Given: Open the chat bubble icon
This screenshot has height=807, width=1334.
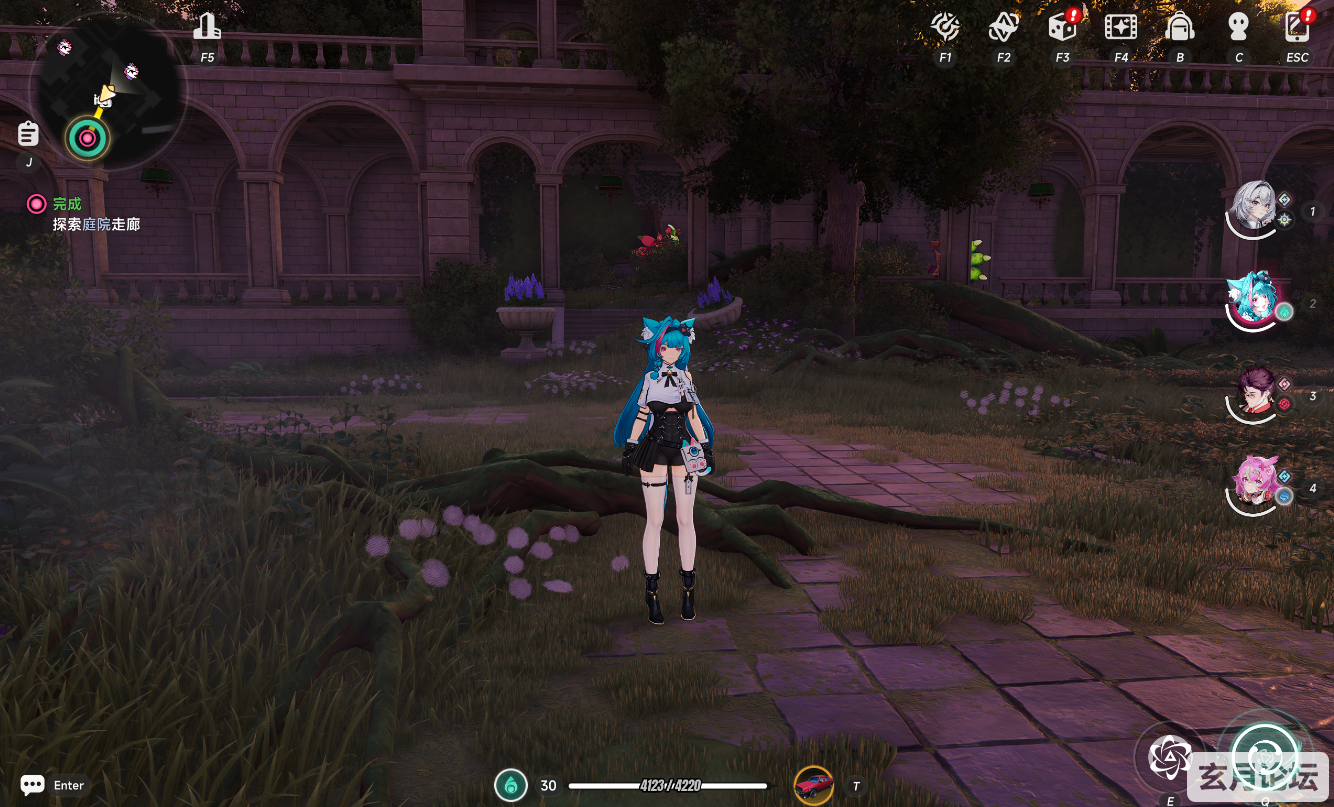Looking at the screenshot, I should (x=32, y=785).
